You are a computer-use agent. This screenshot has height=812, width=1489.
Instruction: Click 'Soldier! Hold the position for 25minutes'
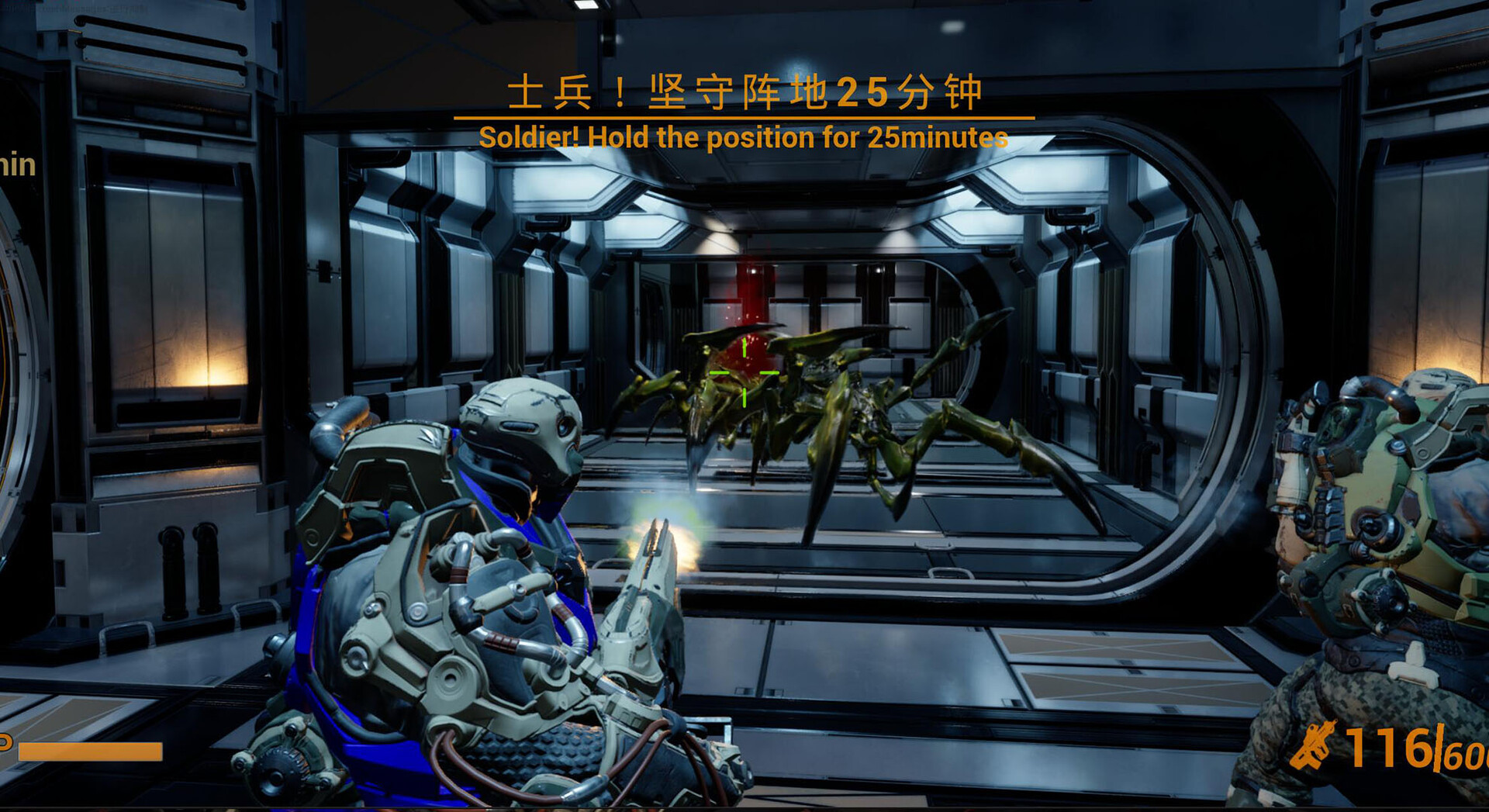click(744, 138)
